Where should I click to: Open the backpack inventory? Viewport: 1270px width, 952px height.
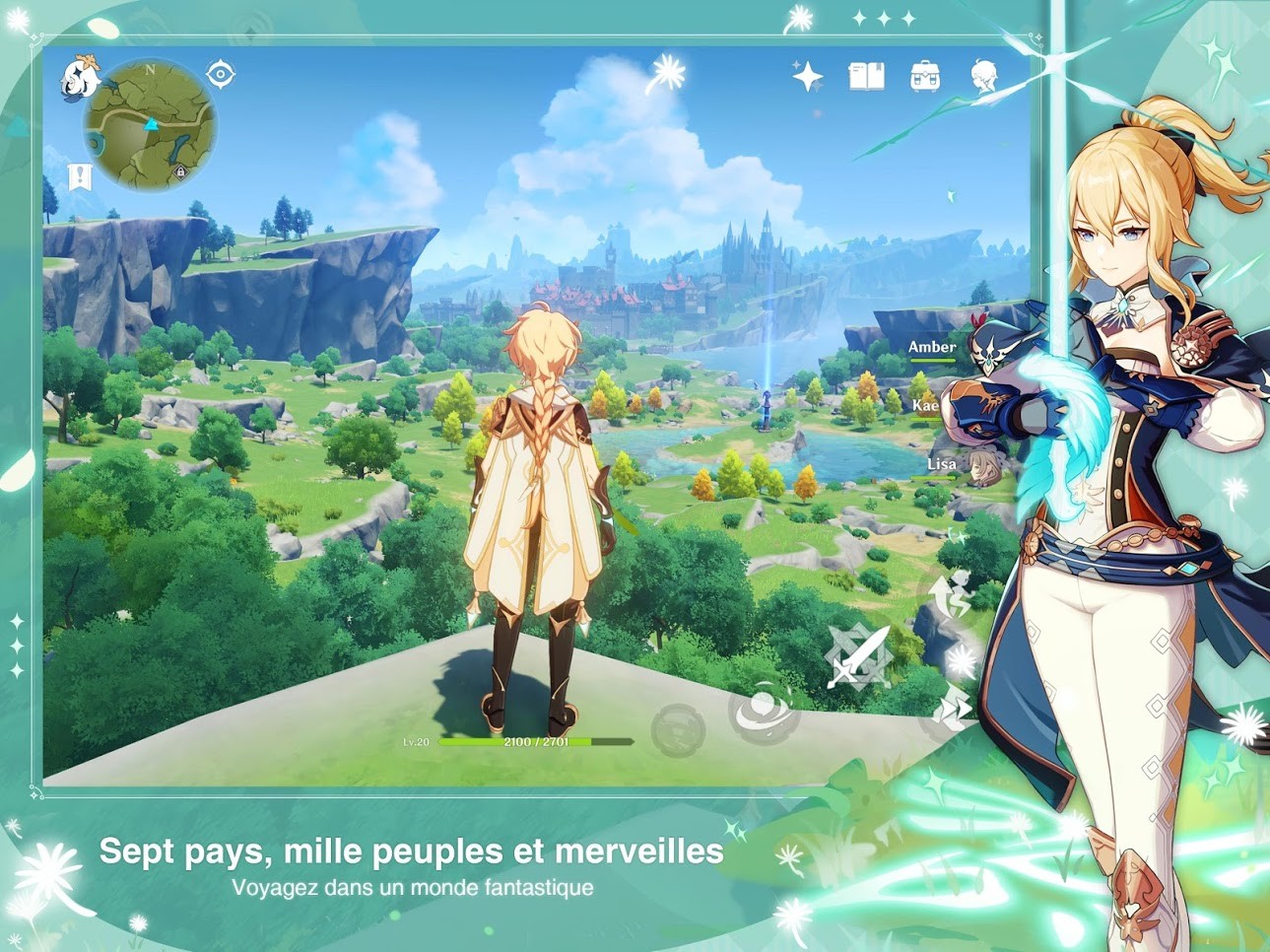point(924,76)
